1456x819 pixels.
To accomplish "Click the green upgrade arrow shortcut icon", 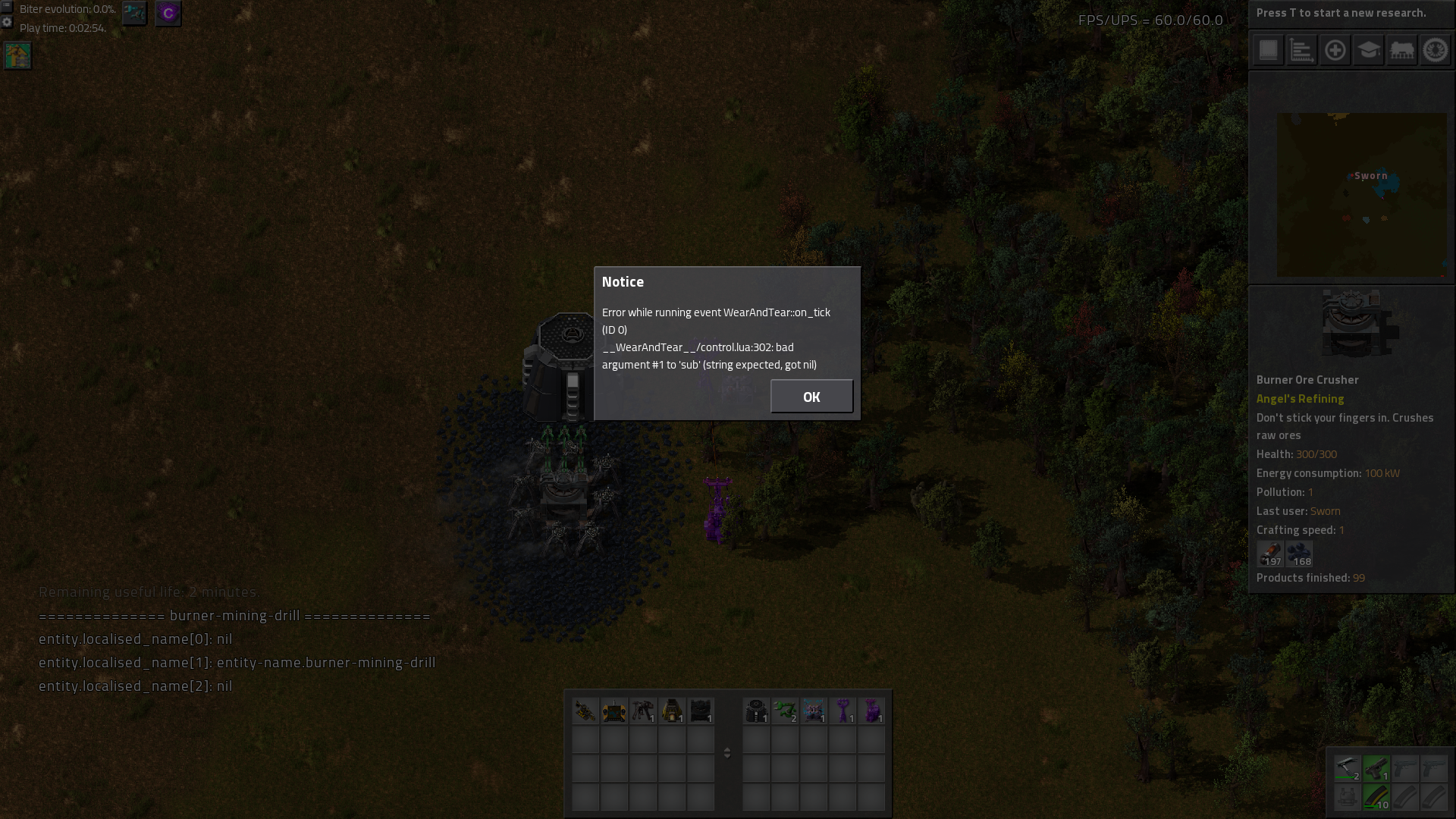I will coord(18,55).
